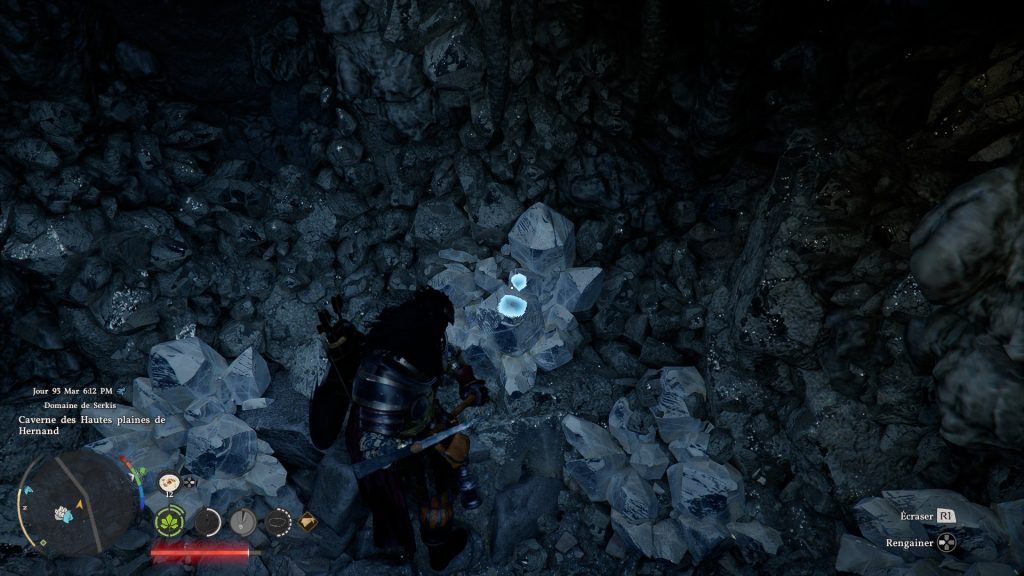Click the dotted-ring ability icon
The height and width of the screenshot is (576, 1024).
tap(277, 521)
